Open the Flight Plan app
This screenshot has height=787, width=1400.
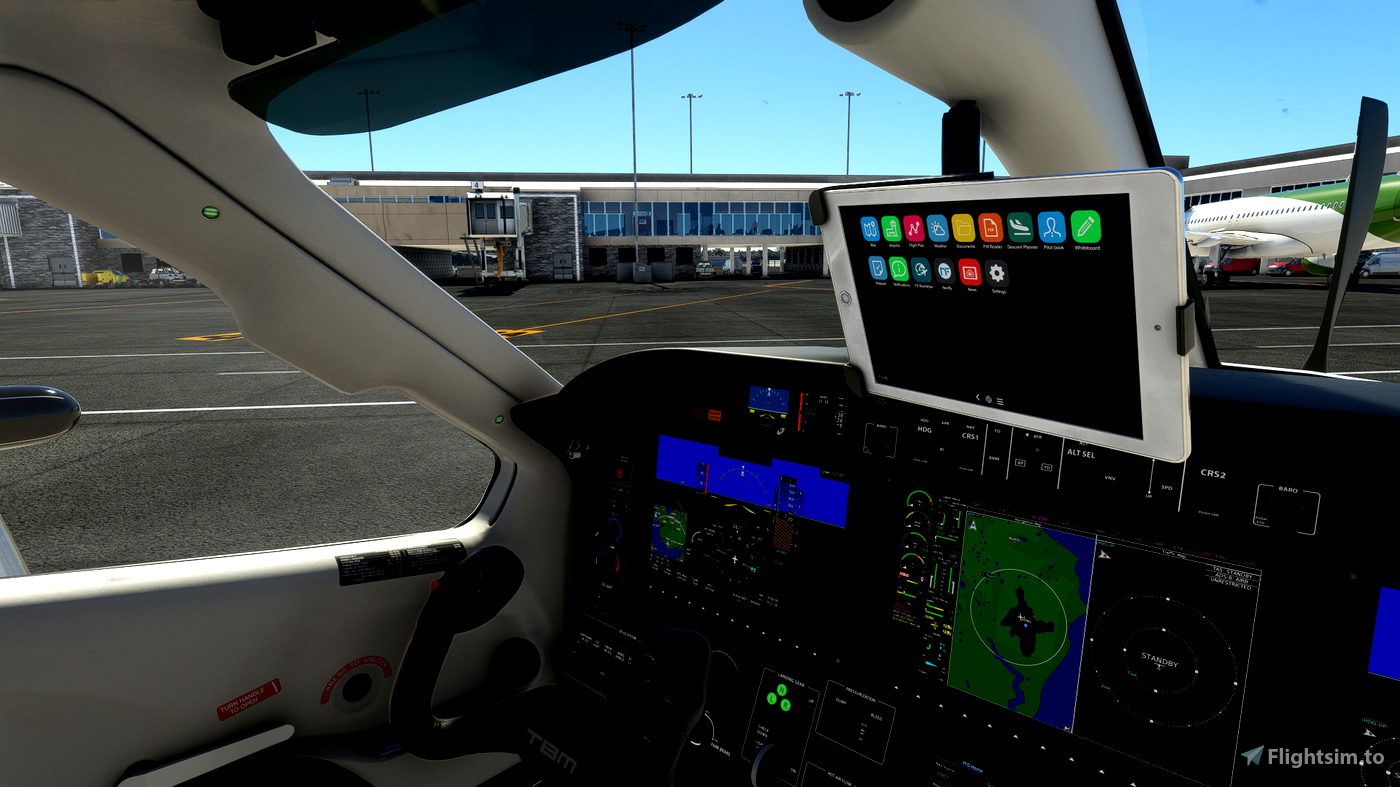point(913,229)
